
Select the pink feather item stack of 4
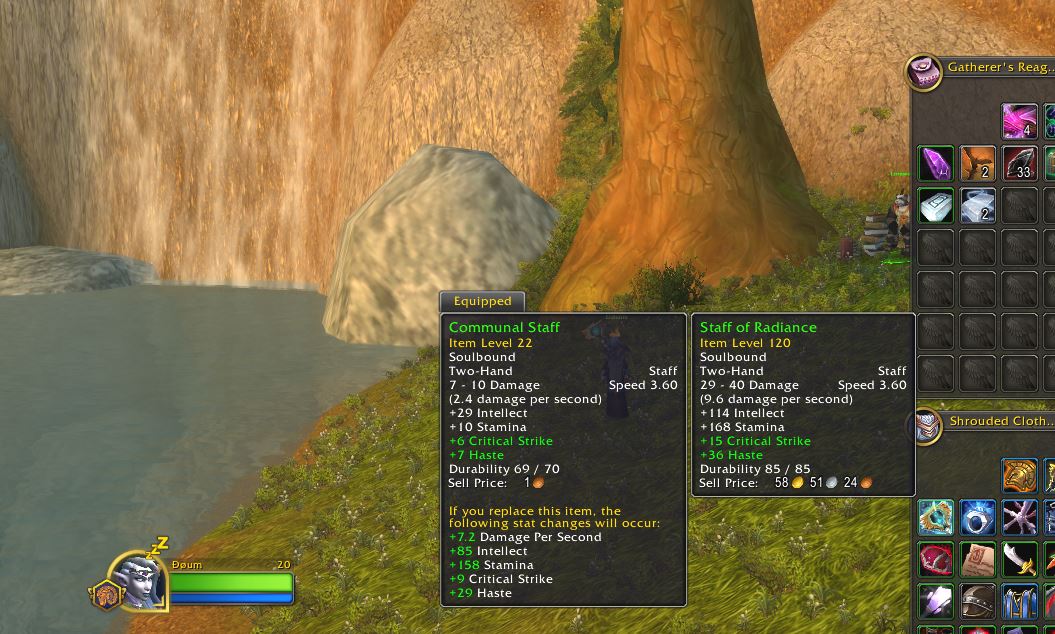pos(1020,121)
